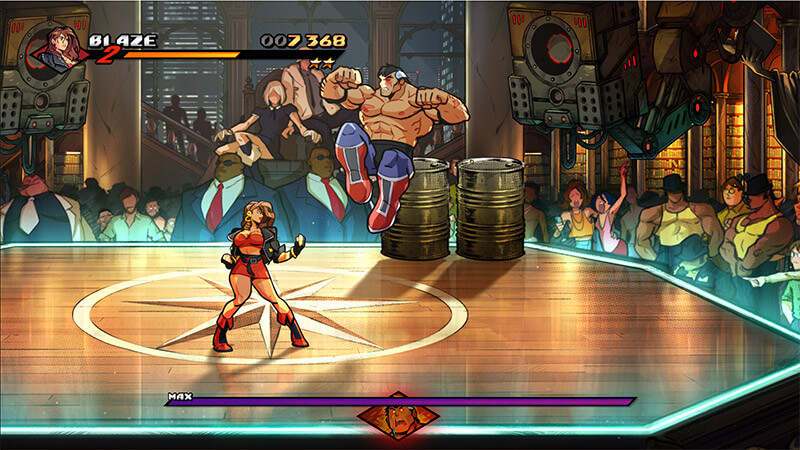Click Blaze's character portrait

click(62, 48)
